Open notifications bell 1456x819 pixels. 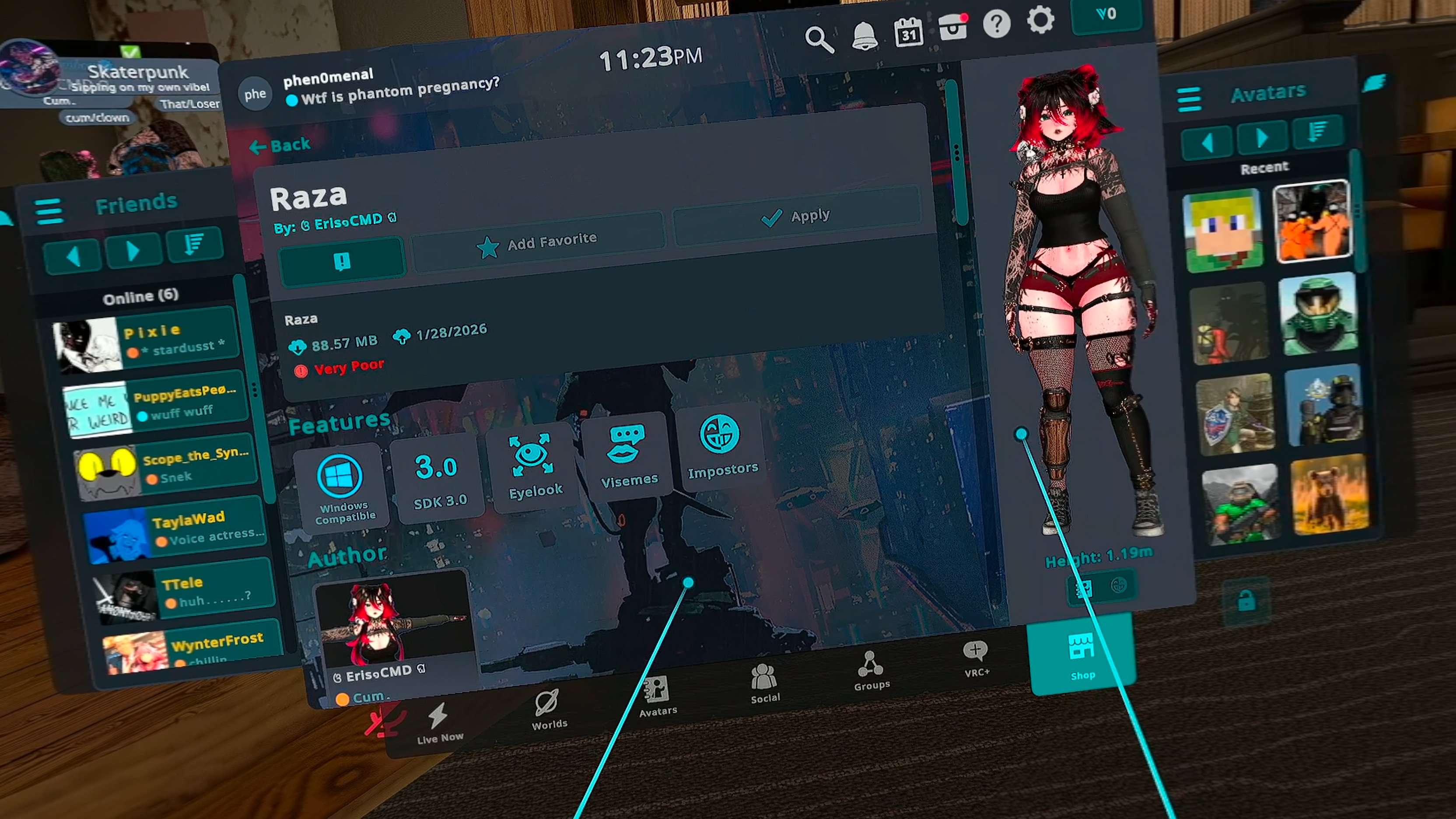click(864, 37)
